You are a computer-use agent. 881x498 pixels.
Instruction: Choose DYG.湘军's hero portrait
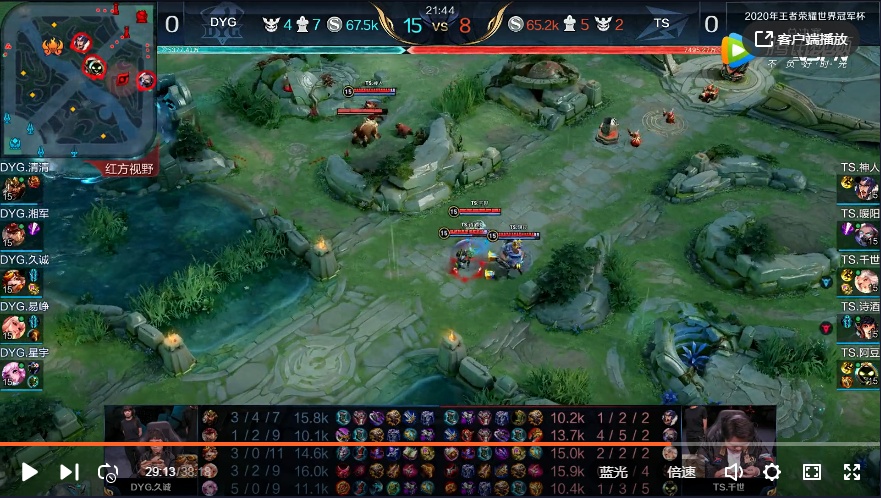click(x=14, y=236)
